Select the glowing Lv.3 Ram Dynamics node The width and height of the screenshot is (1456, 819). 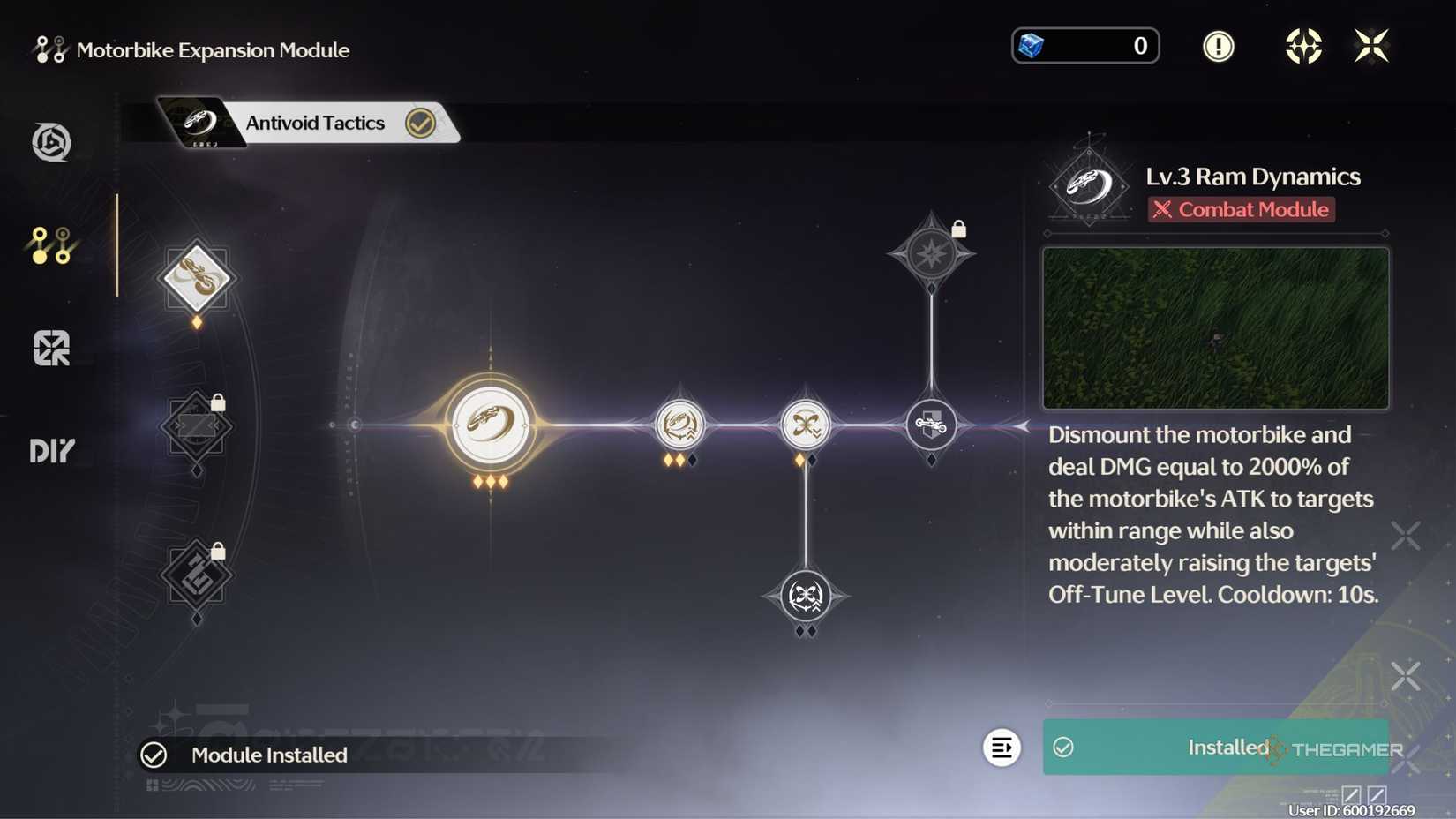coord(492,424)
